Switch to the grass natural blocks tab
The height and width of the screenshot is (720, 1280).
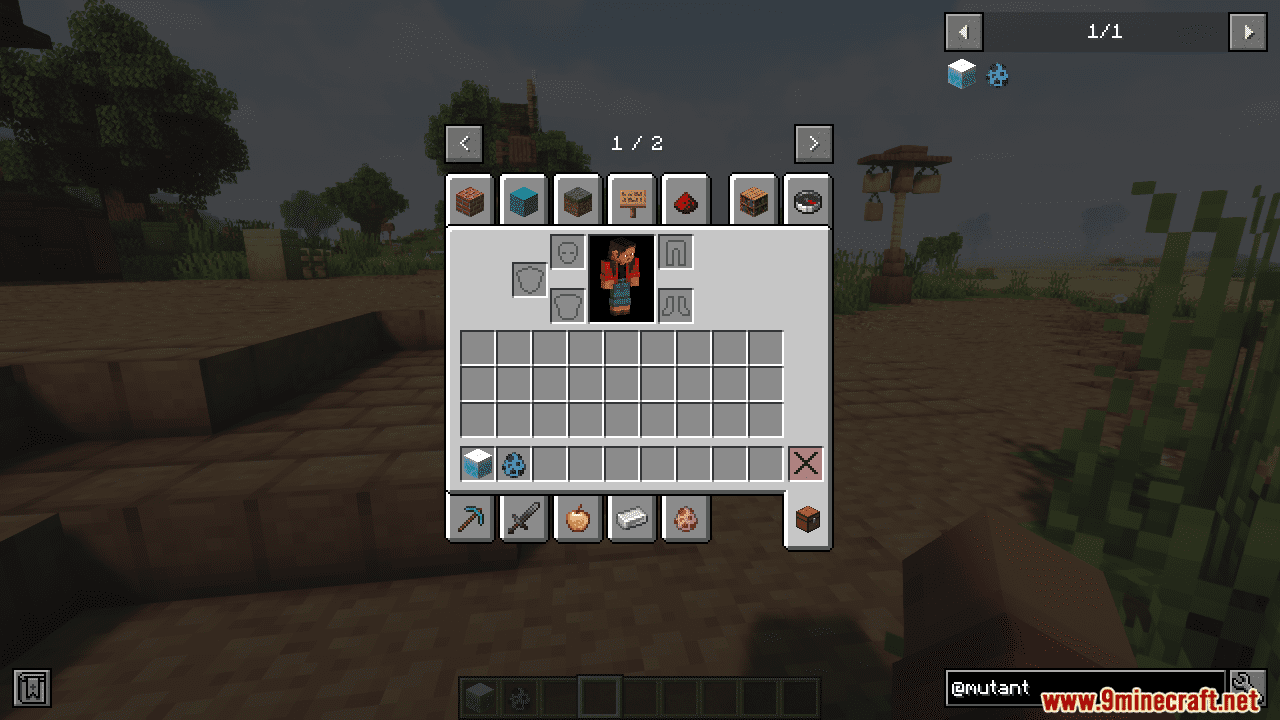[577, 200]
